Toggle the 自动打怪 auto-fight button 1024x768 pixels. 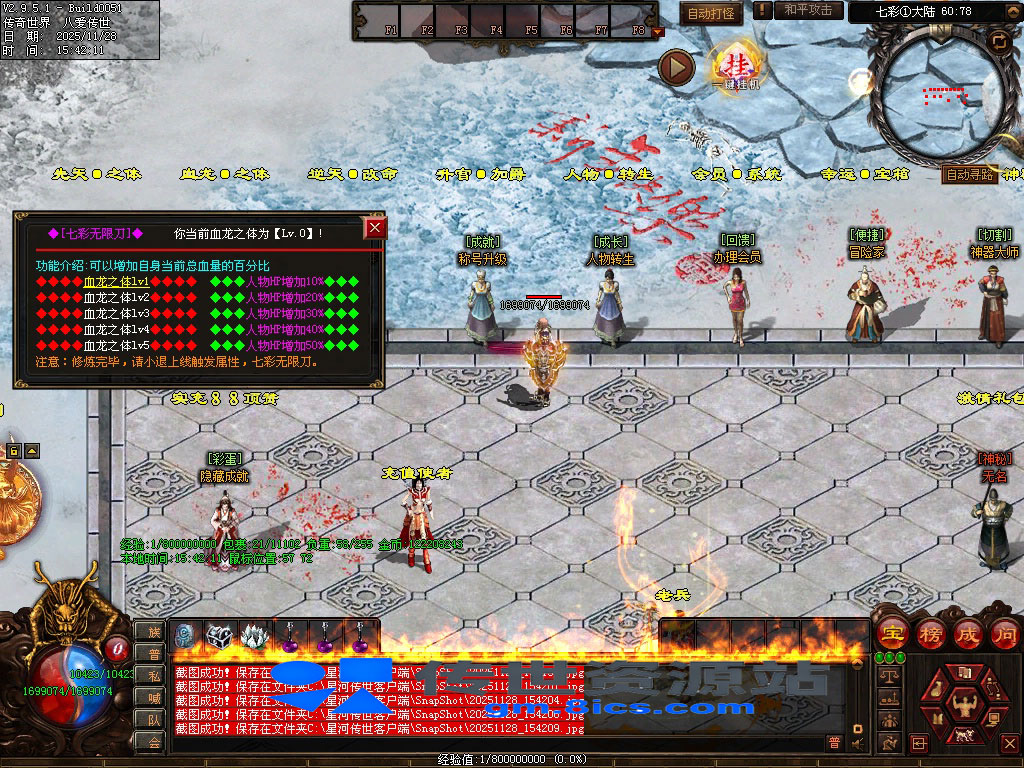711,13
